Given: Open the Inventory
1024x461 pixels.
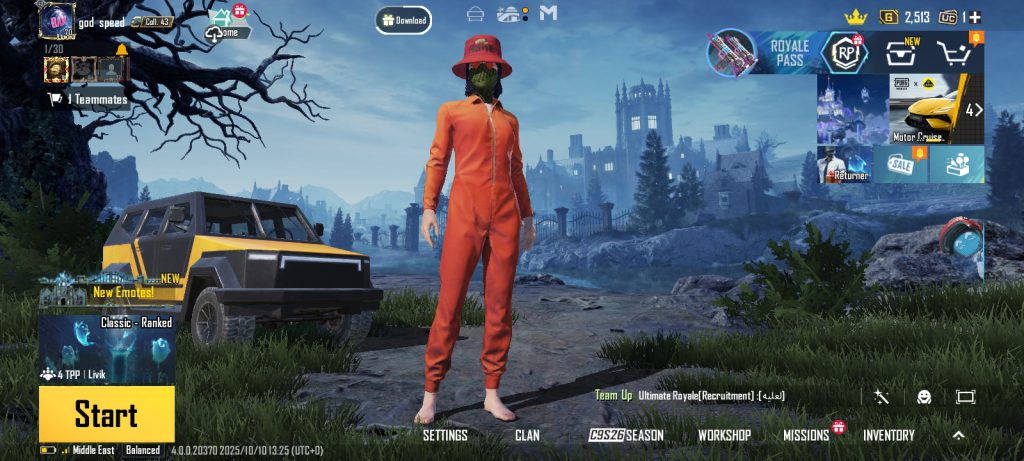Looking at the screenshot, I should 888,435.
